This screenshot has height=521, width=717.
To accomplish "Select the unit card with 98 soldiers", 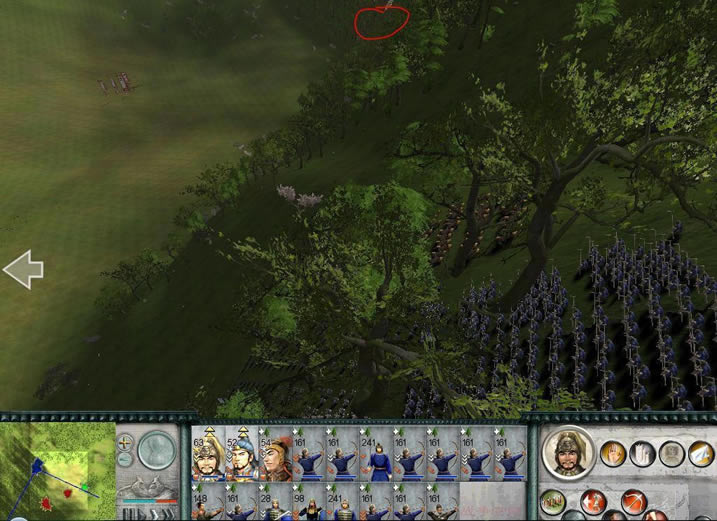I will (x=306, y=504).
